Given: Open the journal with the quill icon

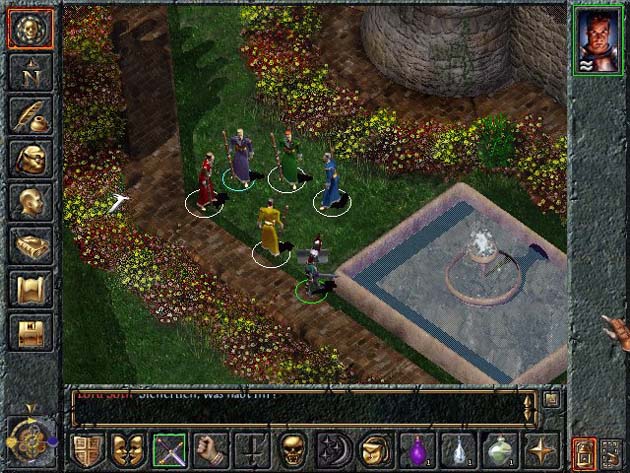Looking at the screenshot, I should (31, 113).
